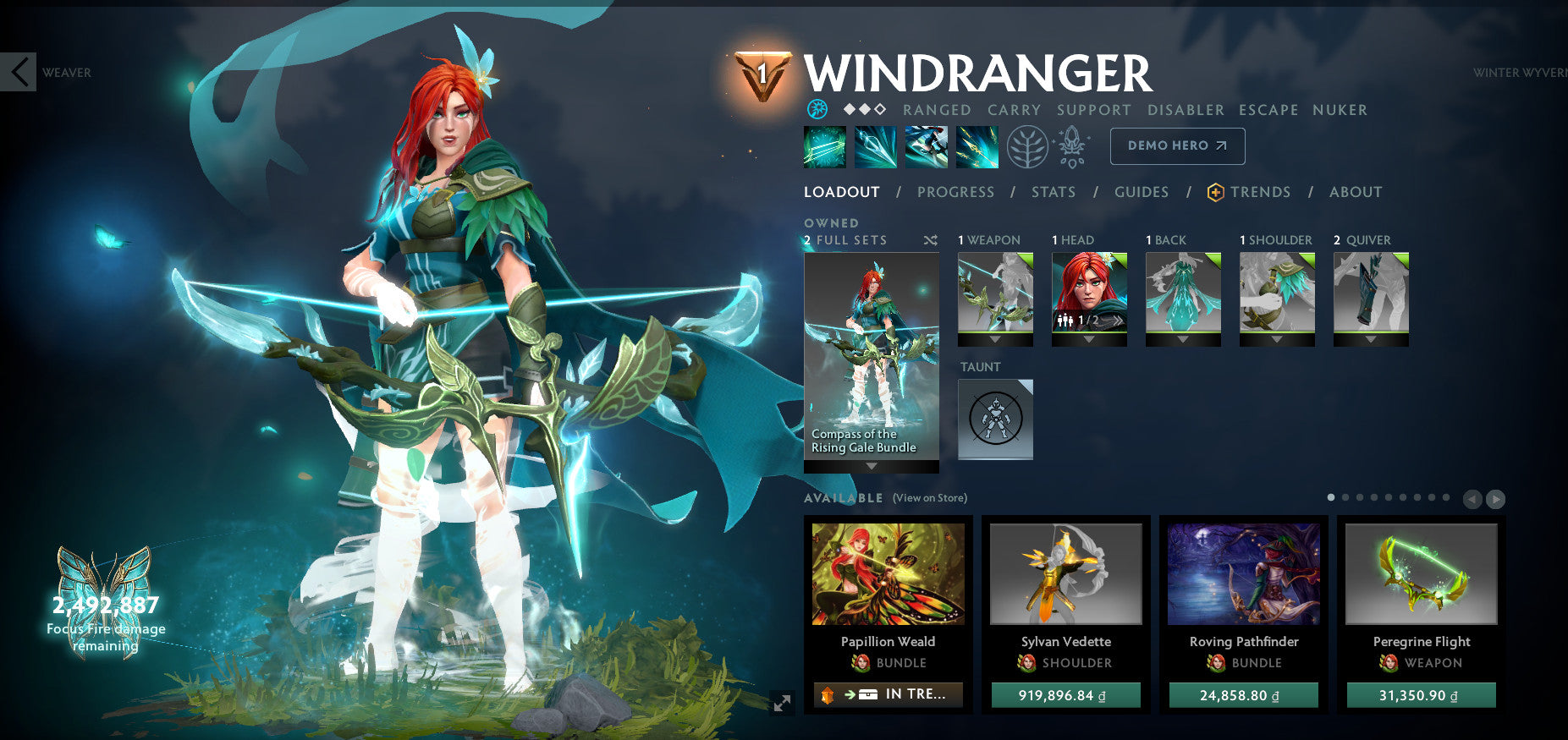Click the shuffle full sets icon
Viewport: 1568px width, 740px height.
click(x=930, y=240)
